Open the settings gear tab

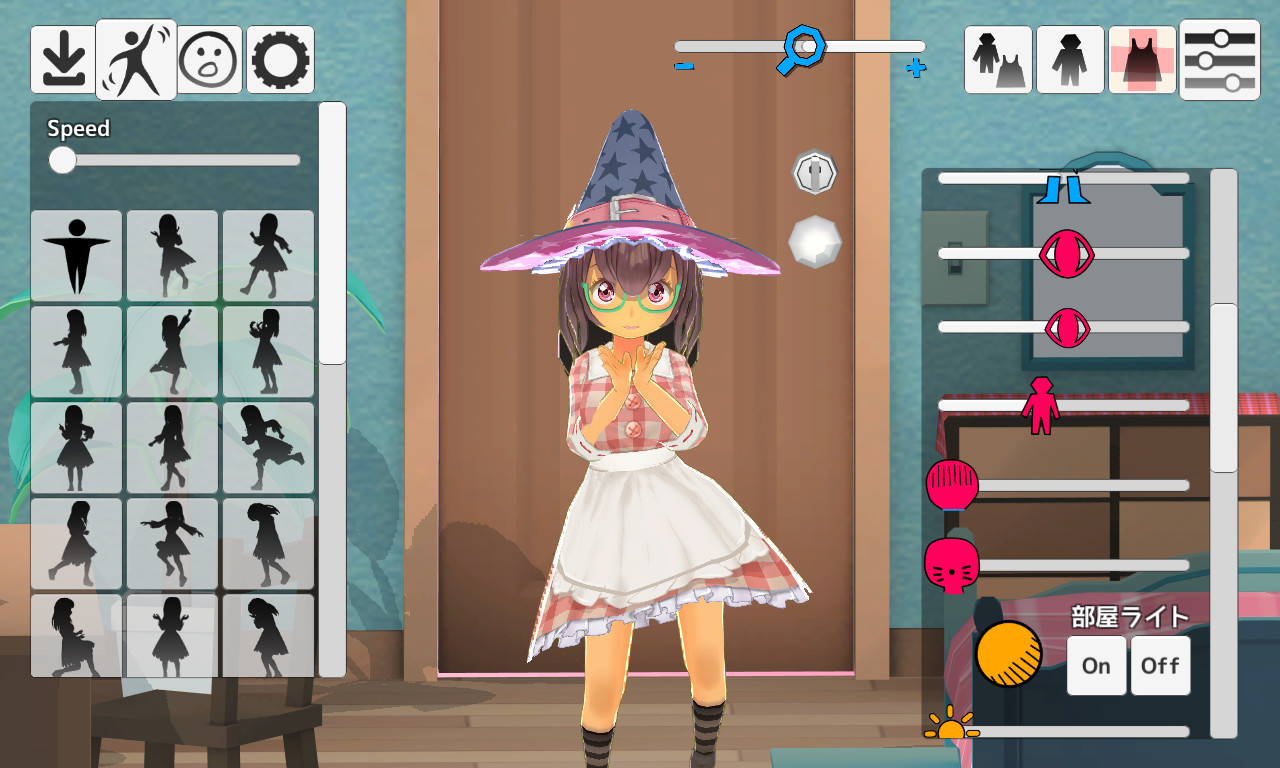pyautogui.click(x=279, y=58)
